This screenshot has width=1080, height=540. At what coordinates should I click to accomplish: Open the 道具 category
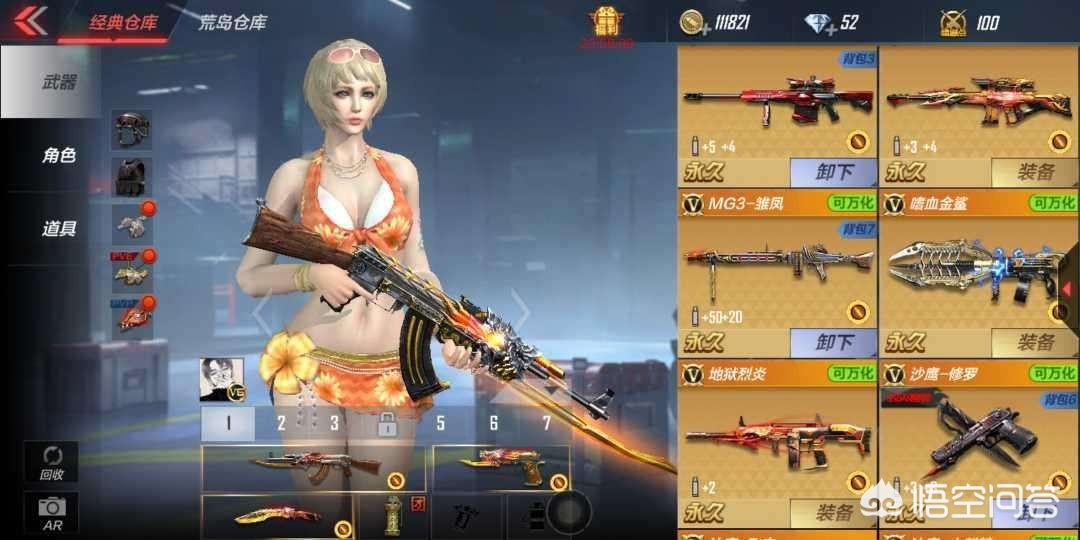pos(58,229)
